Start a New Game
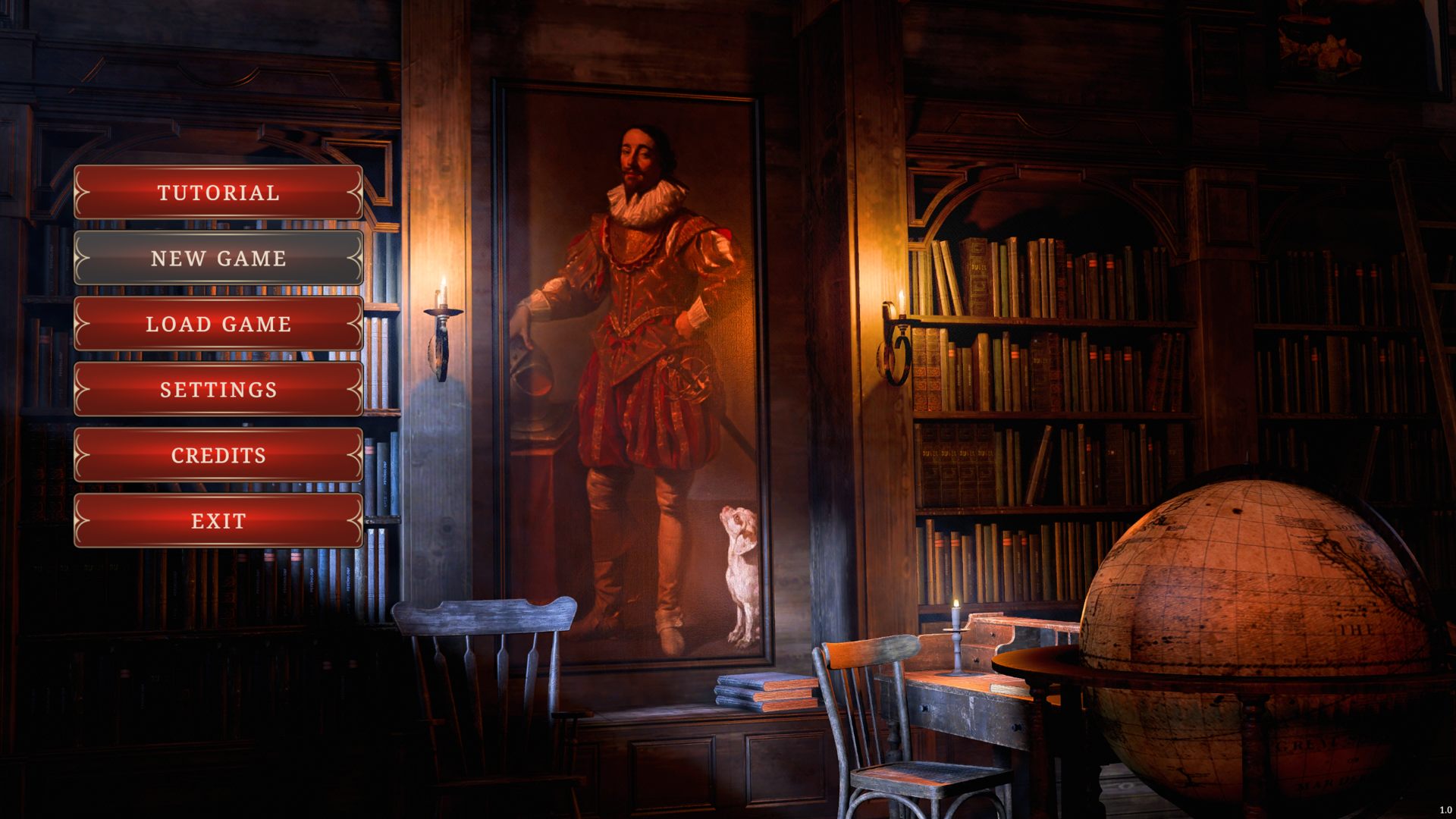The height and width of the screenshot is (819, 1456). pos(218,259)
